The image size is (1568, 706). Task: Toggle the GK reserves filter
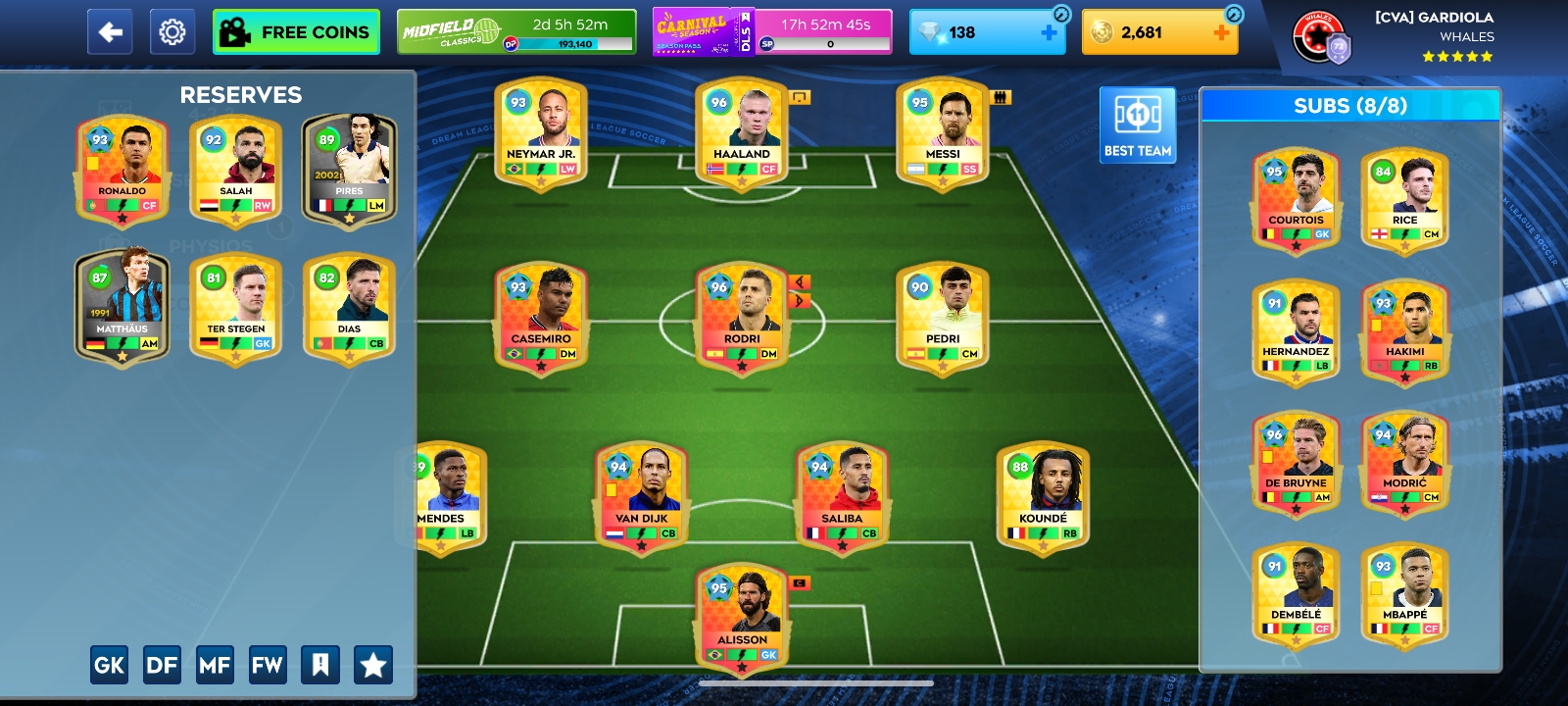[x=109, y=664]
